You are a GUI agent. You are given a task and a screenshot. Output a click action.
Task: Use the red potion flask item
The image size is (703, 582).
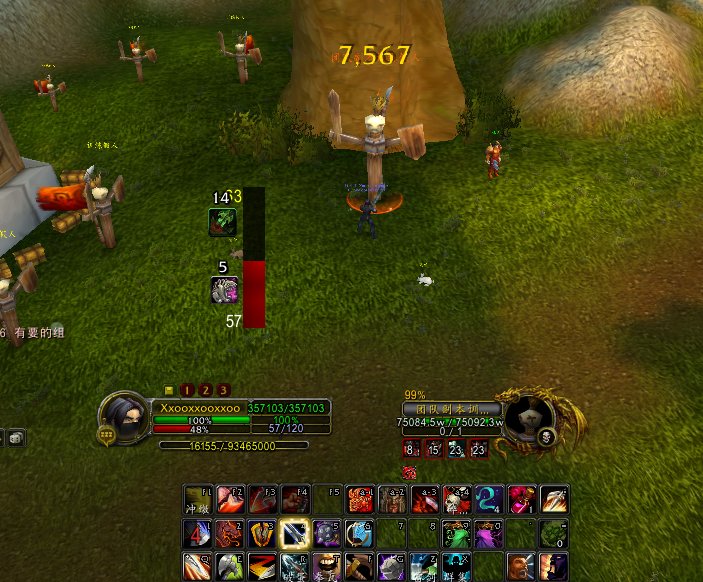point(521,500)
